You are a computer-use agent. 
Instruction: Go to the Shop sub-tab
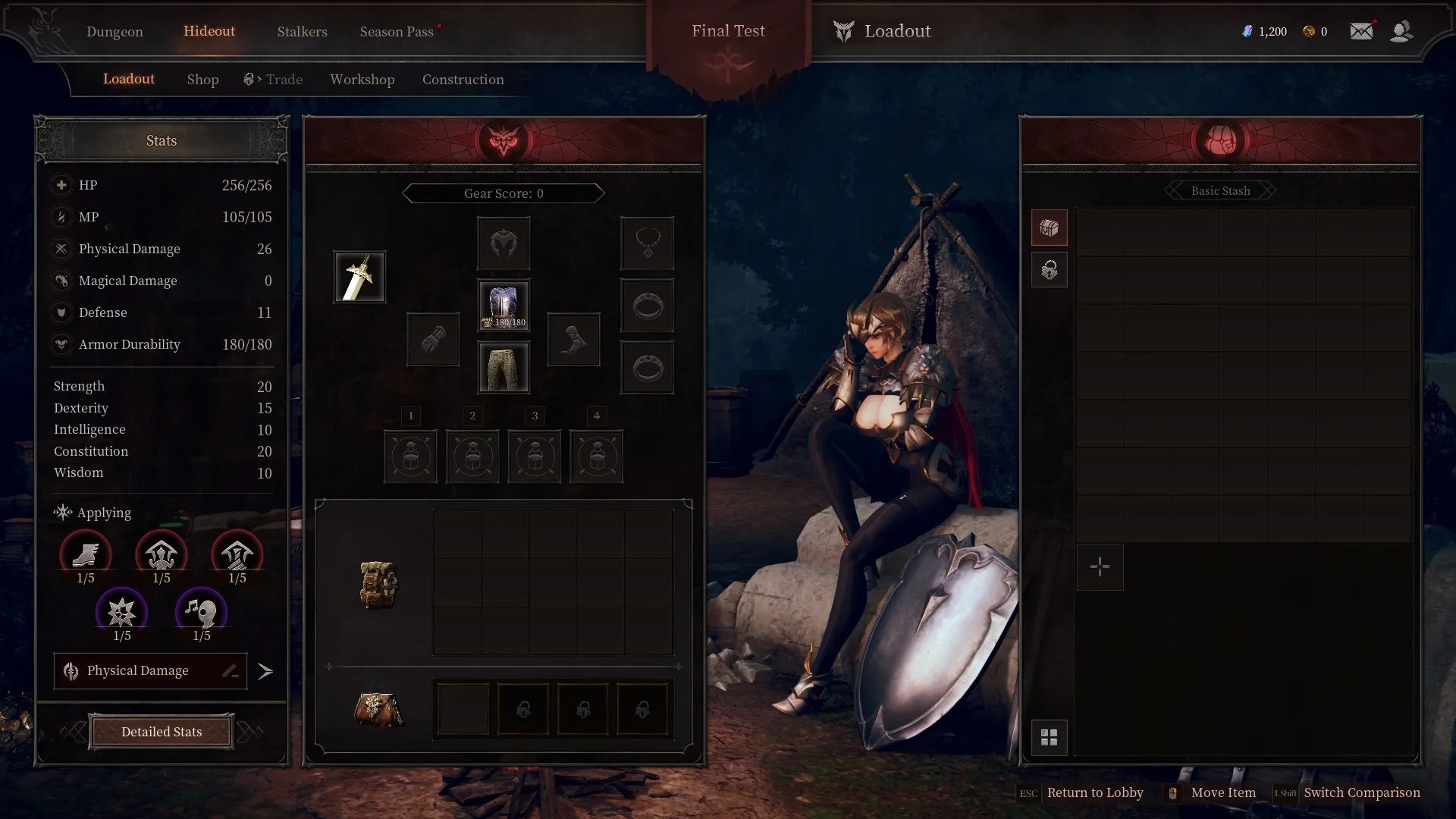(x=202, y=80)
